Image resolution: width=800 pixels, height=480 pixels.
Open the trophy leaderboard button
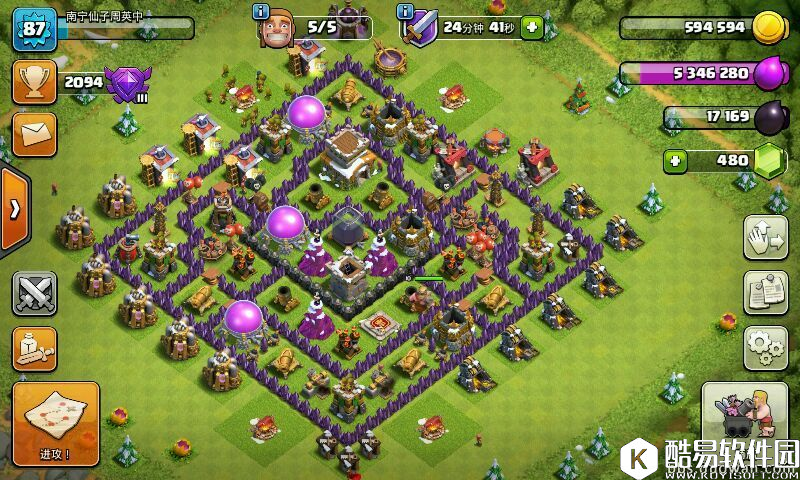pyautogui.click(x=34, y=82)
